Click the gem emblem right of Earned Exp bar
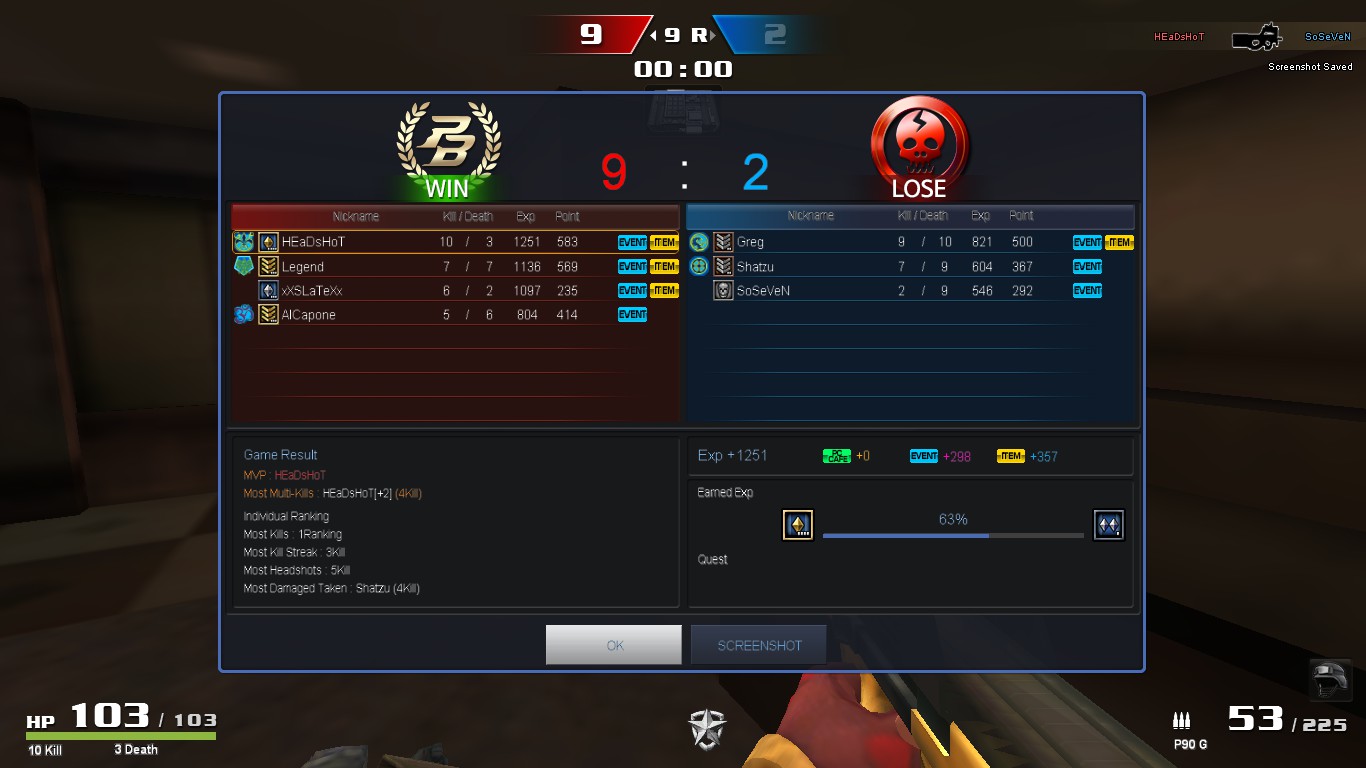 pyautogui.click(x=1108, y=524)
